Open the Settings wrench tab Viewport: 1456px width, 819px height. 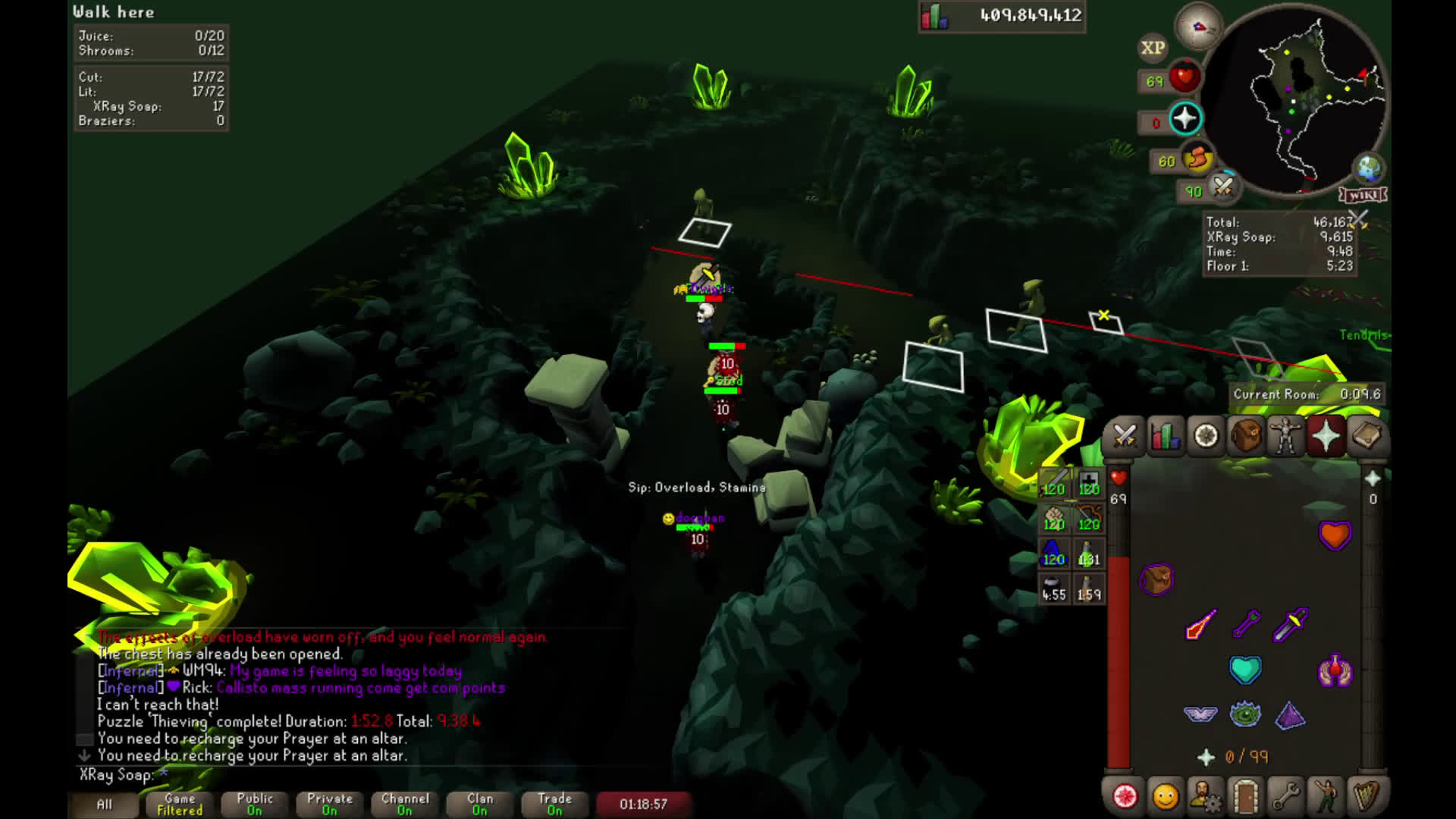coord(1285,796)
